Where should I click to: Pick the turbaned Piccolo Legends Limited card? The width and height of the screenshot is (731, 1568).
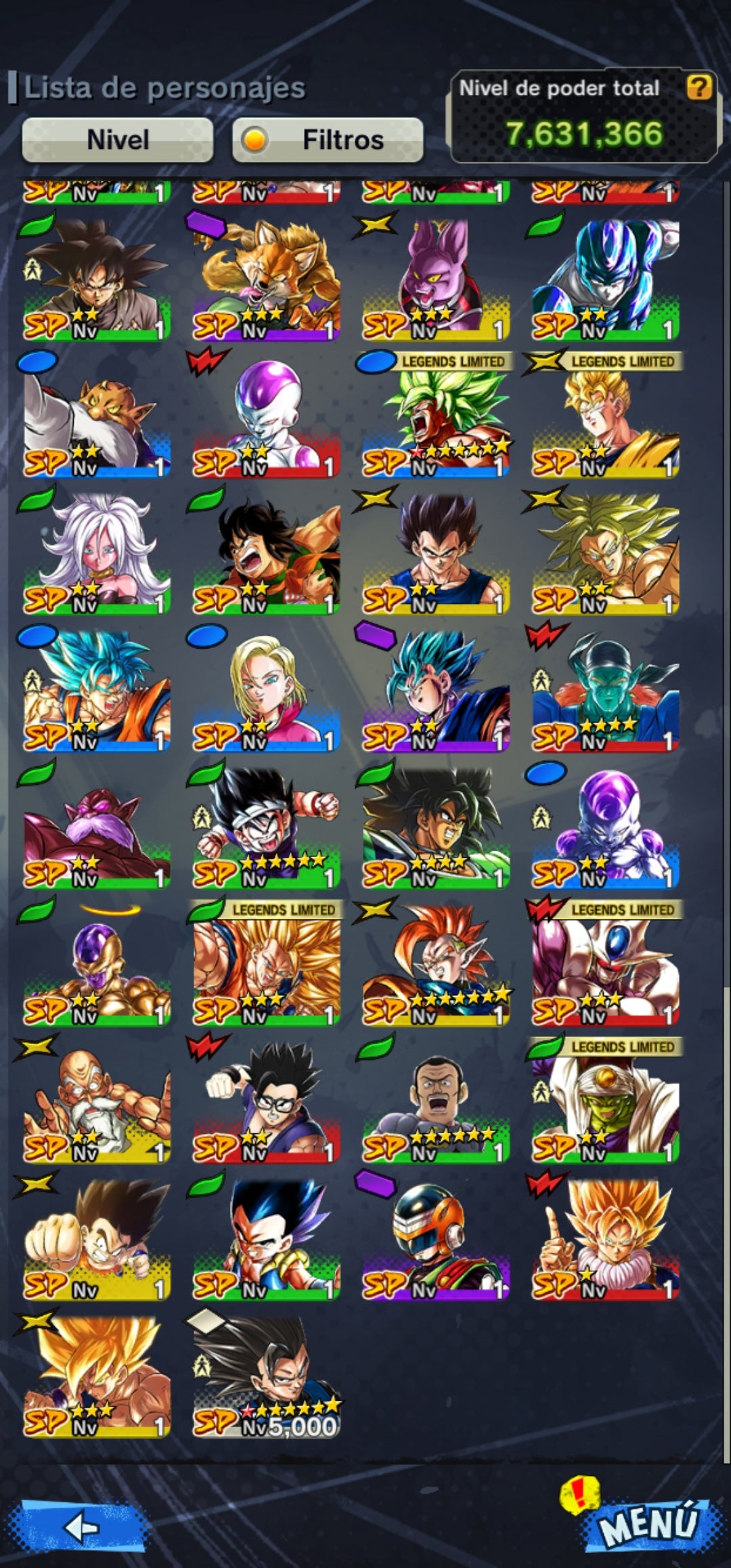pyautogui.click(x=605, y=1101)
